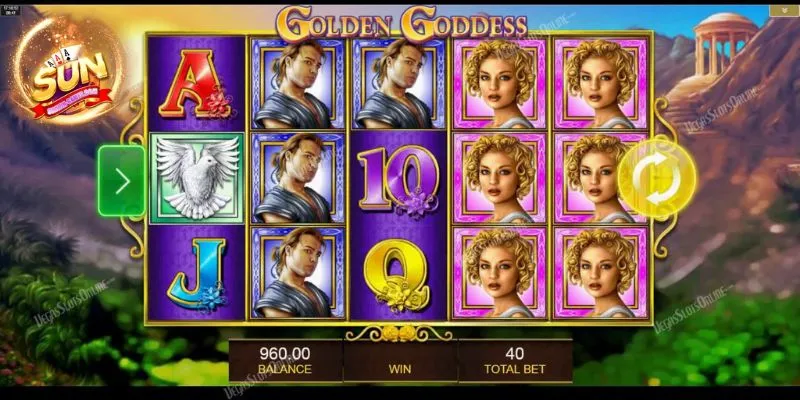The image size is (800, 400).
Task: Open the green arrow side menu
Action: coord(122,181)
